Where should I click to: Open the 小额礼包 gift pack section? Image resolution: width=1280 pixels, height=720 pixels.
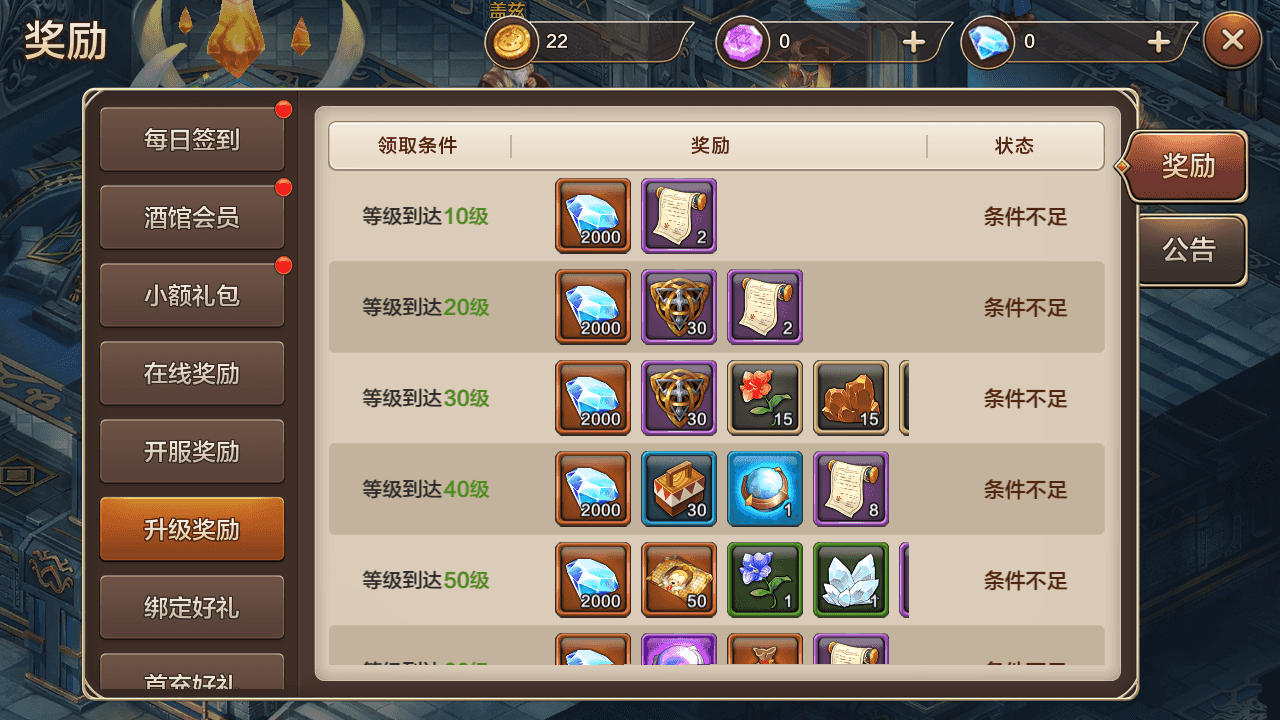coord(191,294)
